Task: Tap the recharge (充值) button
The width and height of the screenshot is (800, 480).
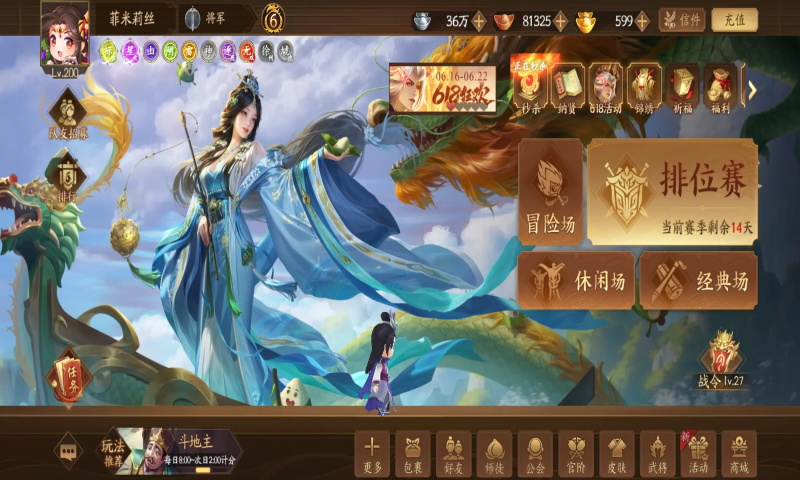Action: tap(734, 20)
